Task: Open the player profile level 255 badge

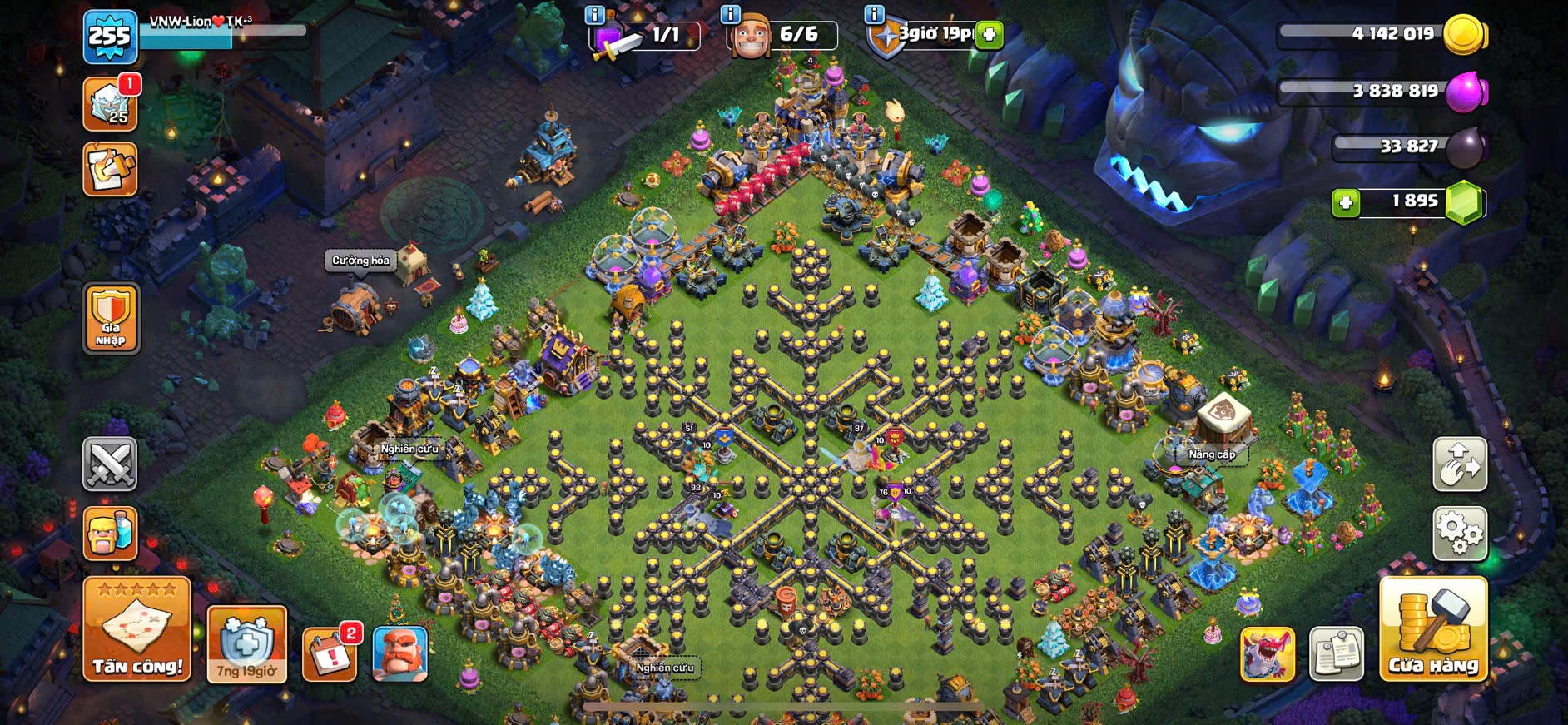Action: tap(110, 37)
